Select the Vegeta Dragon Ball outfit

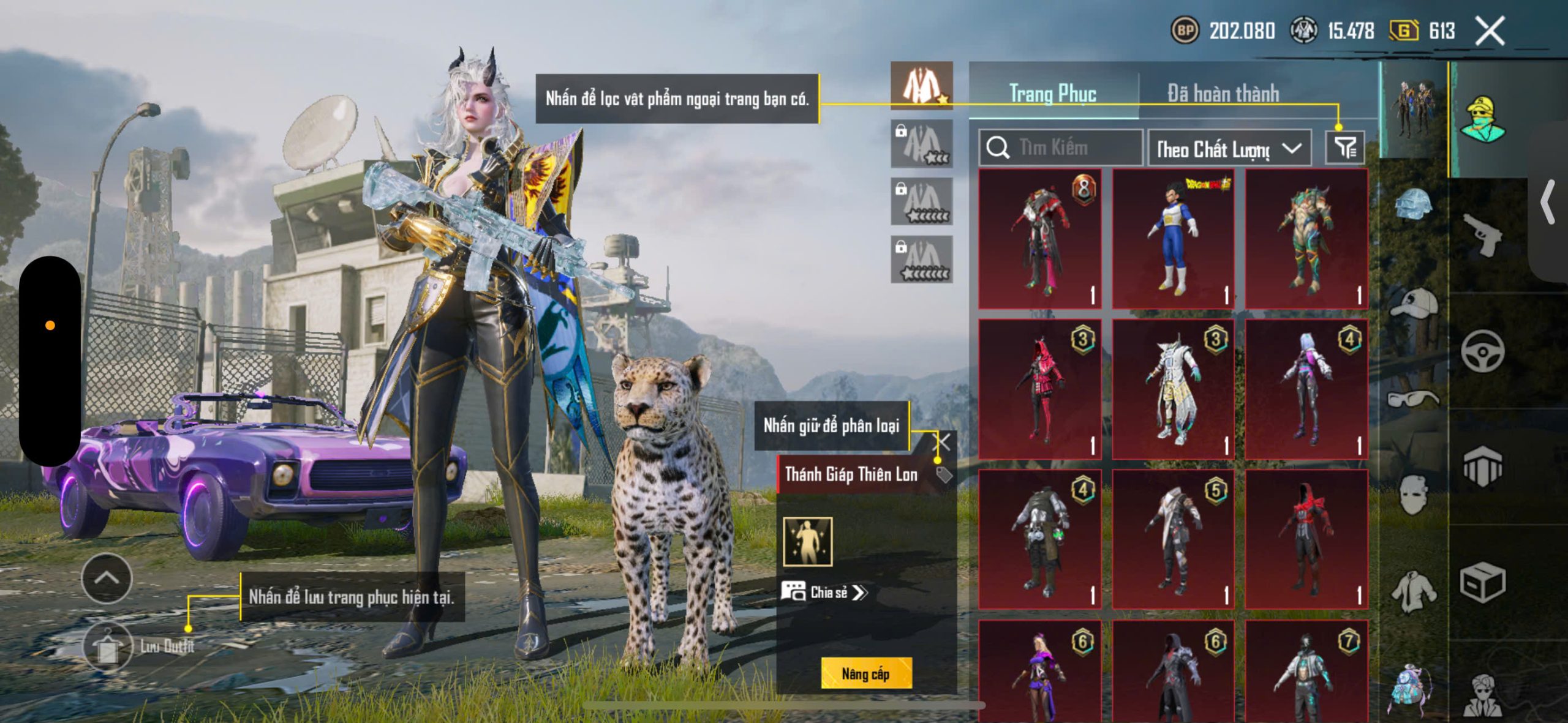point(1173,239)
